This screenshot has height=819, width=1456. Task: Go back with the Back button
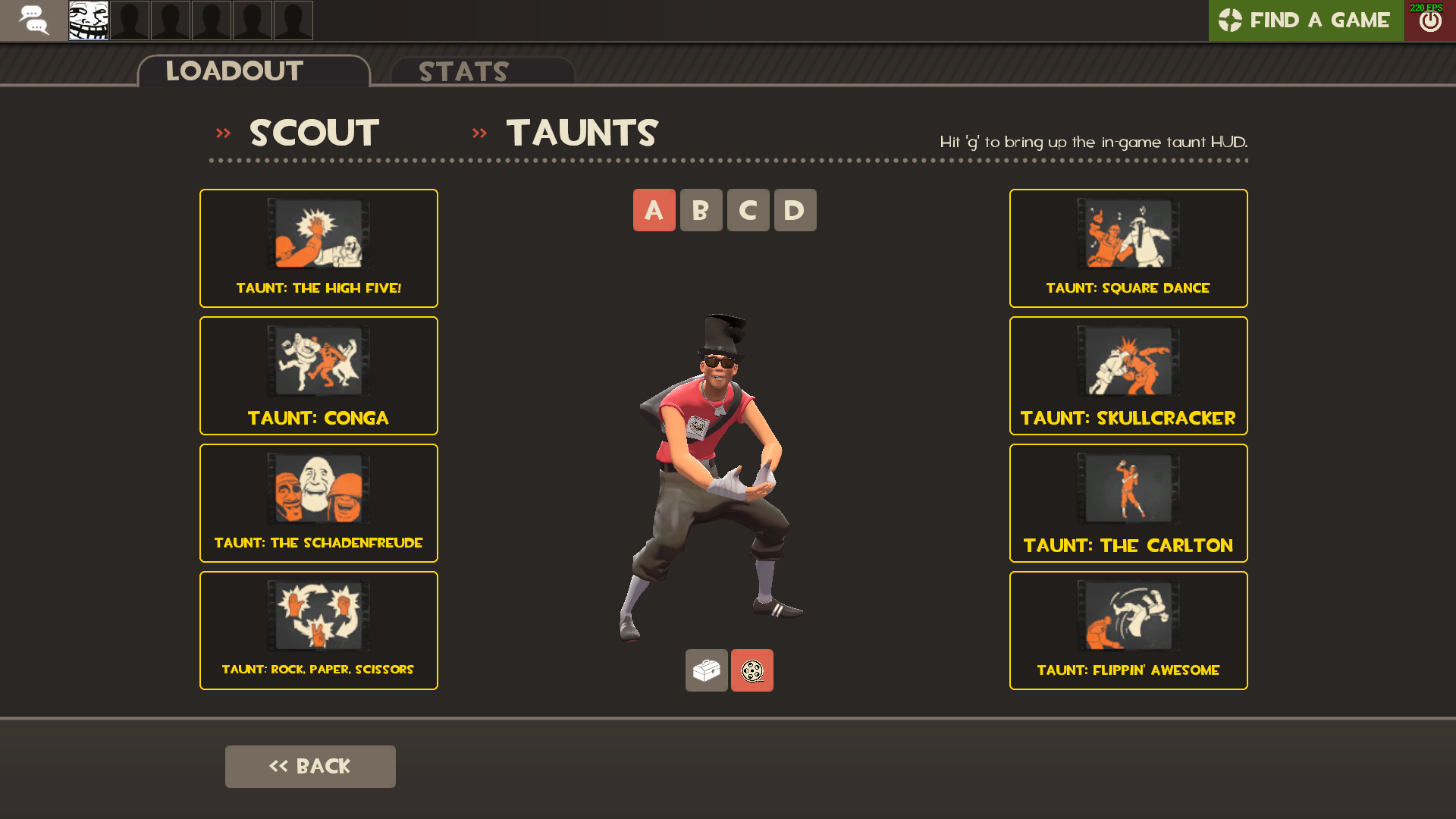pyautogui.click(x=310, y=766)
